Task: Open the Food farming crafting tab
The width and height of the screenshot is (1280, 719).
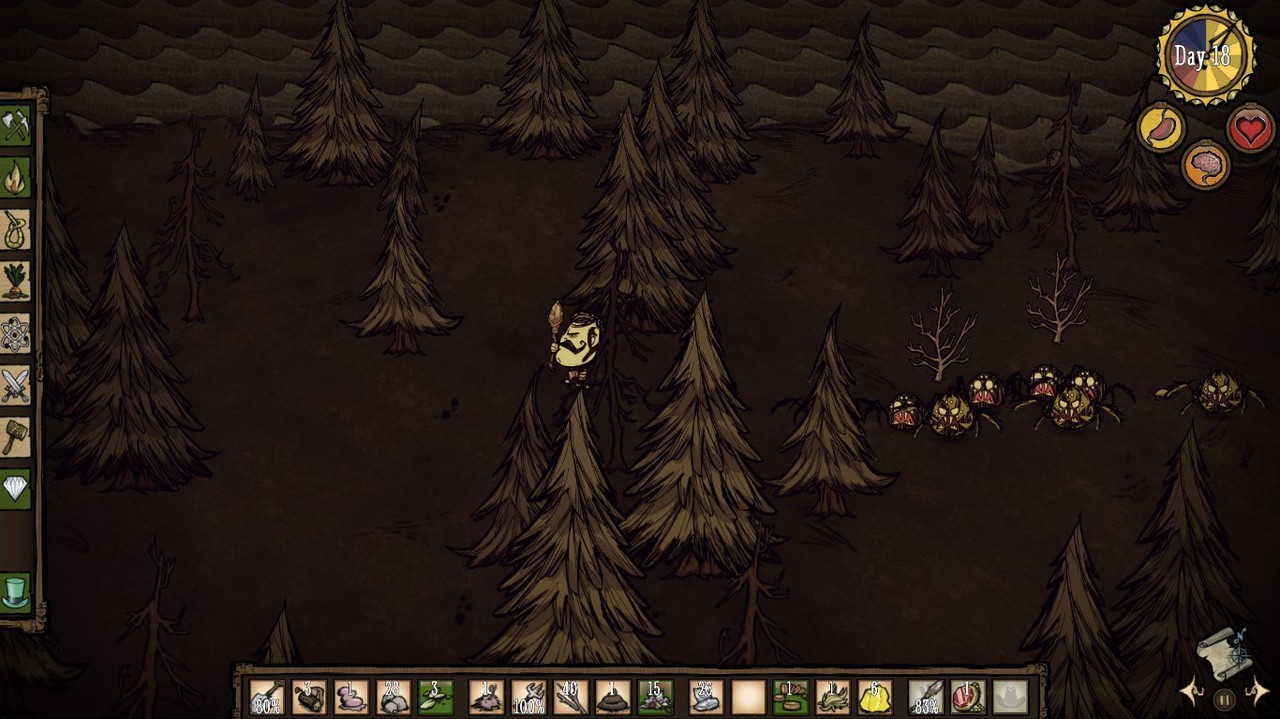Action: tap(15, 282)
